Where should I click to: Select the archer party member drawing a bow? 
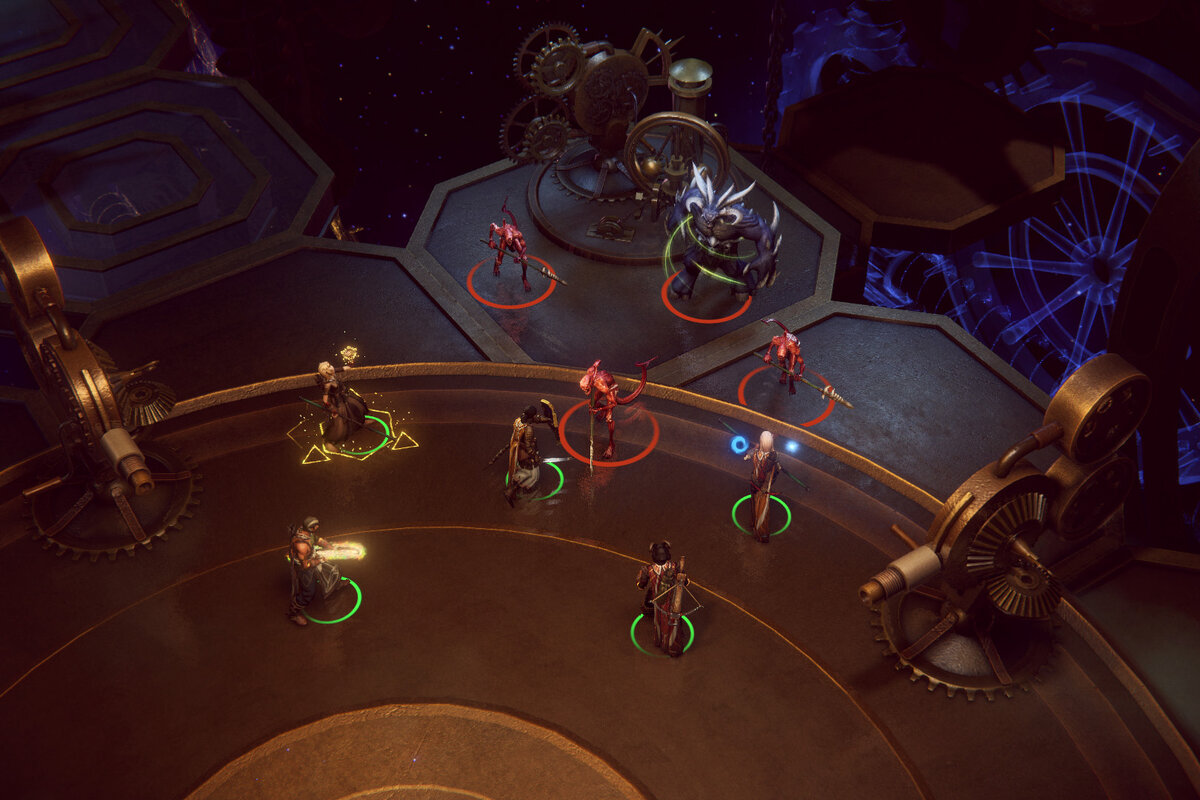(526, 452)
